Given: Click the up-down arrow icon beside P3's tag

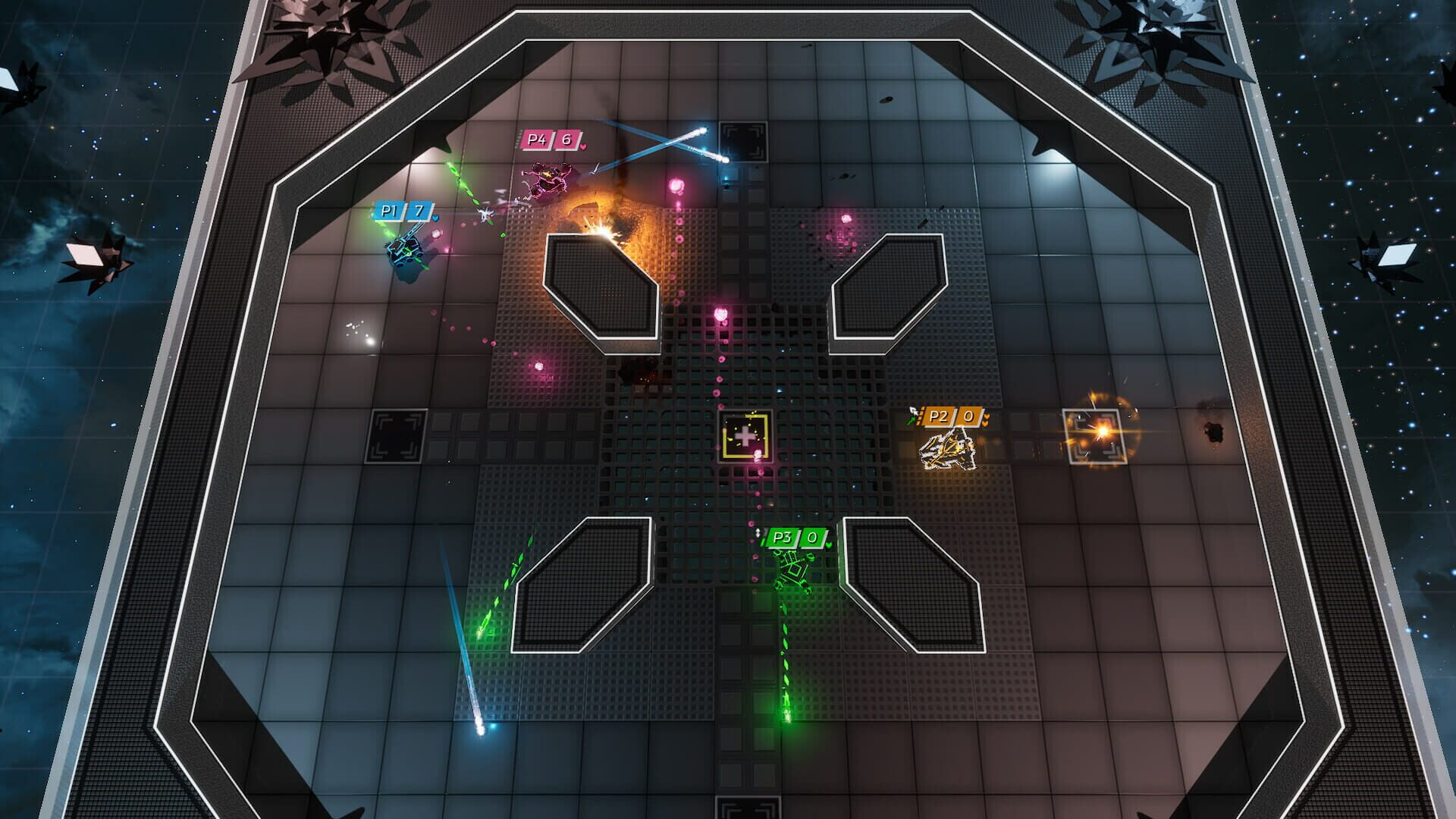Looking at the screenshot, I should pyautogui.click(x=758, y=533).
